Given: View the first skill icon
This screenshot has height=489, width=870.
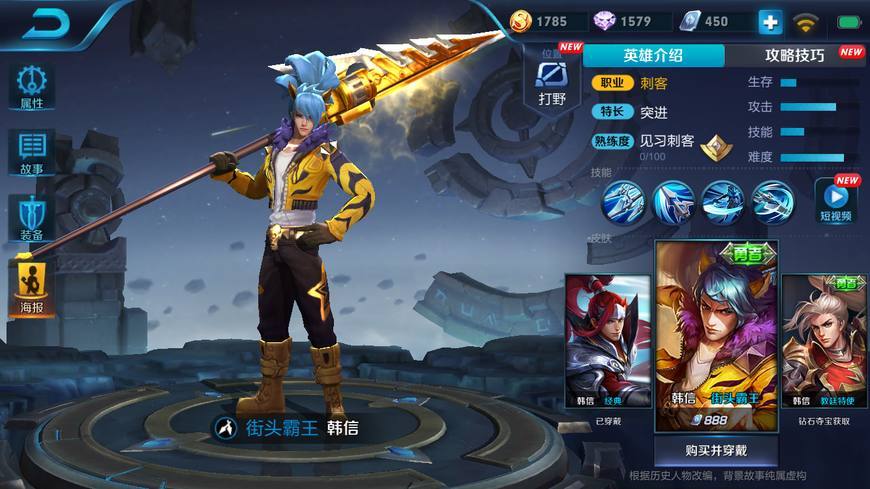Looking at the screenshot, I should click(x=622, y=200).
